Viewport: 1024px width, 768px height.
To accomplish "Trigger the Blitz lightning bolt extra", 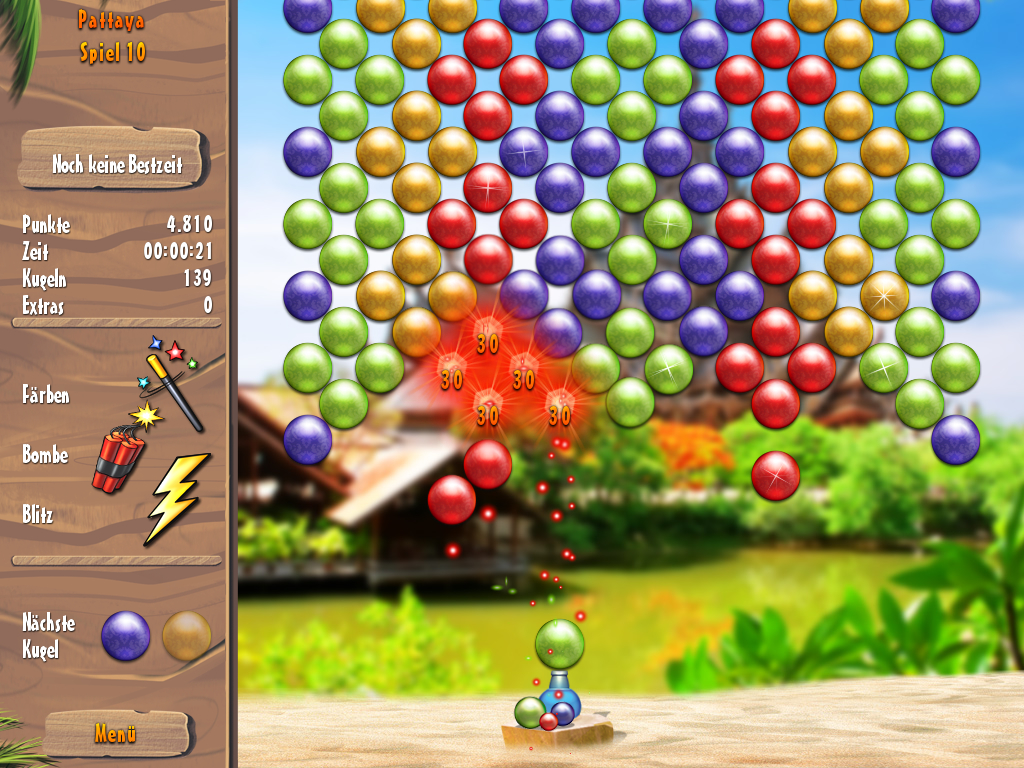I will coord(176,497).
